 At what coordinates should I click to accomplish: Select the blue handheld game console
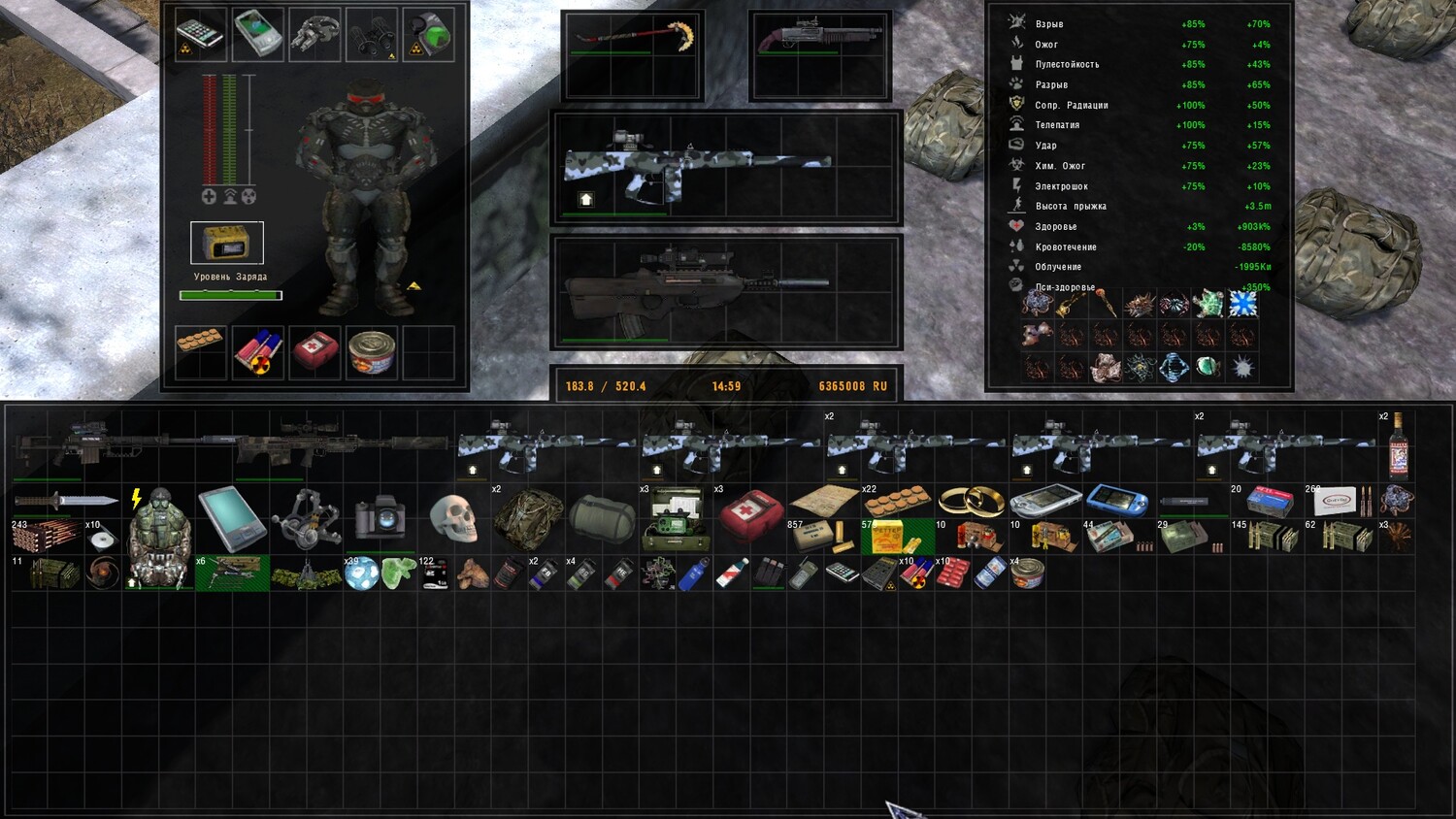1116,501
